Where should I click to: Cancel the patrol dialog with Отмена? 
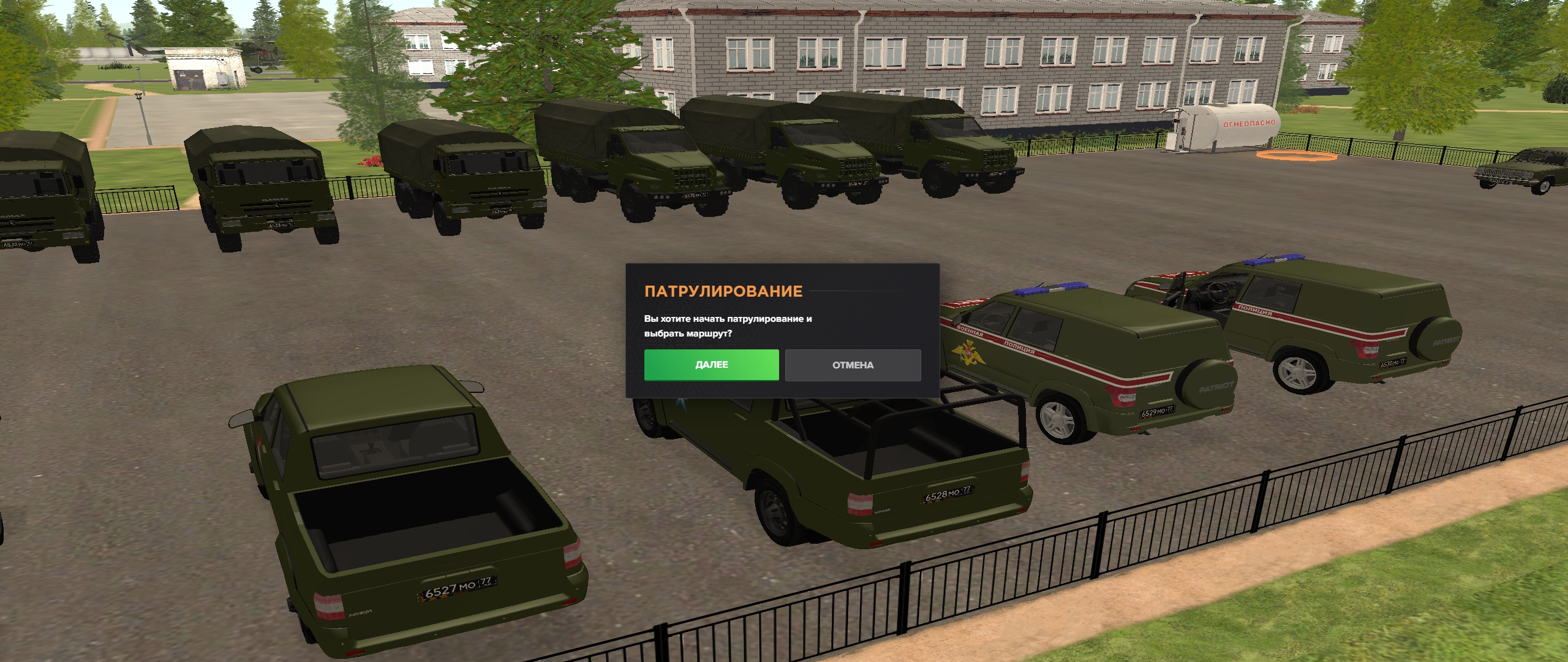tap(853, 365)
